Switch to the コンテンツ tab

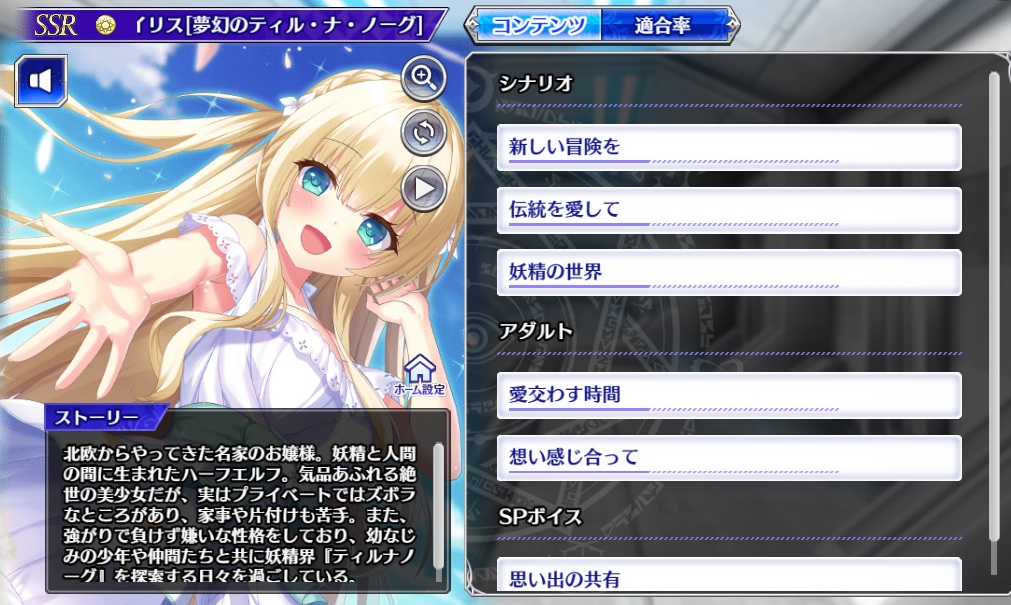pos(540,25)
